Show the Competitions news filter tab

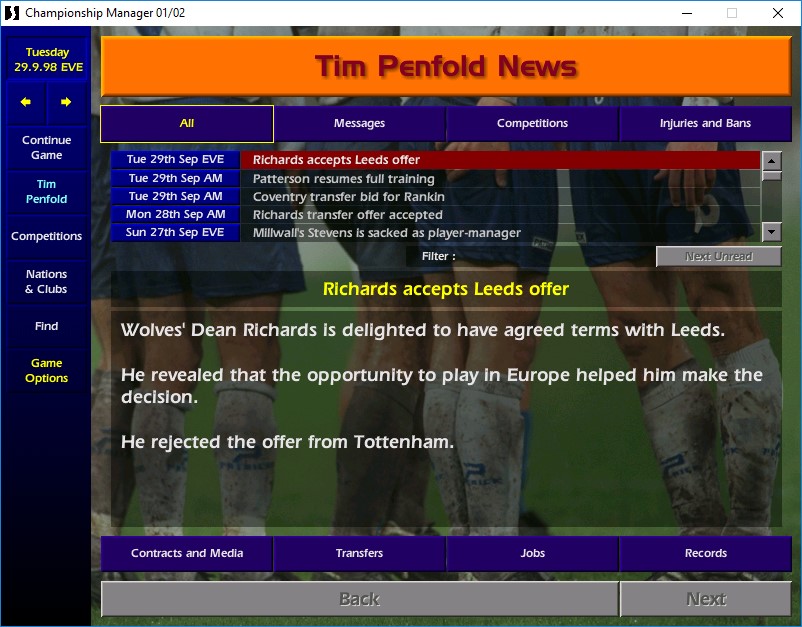(x=532, y=124)
